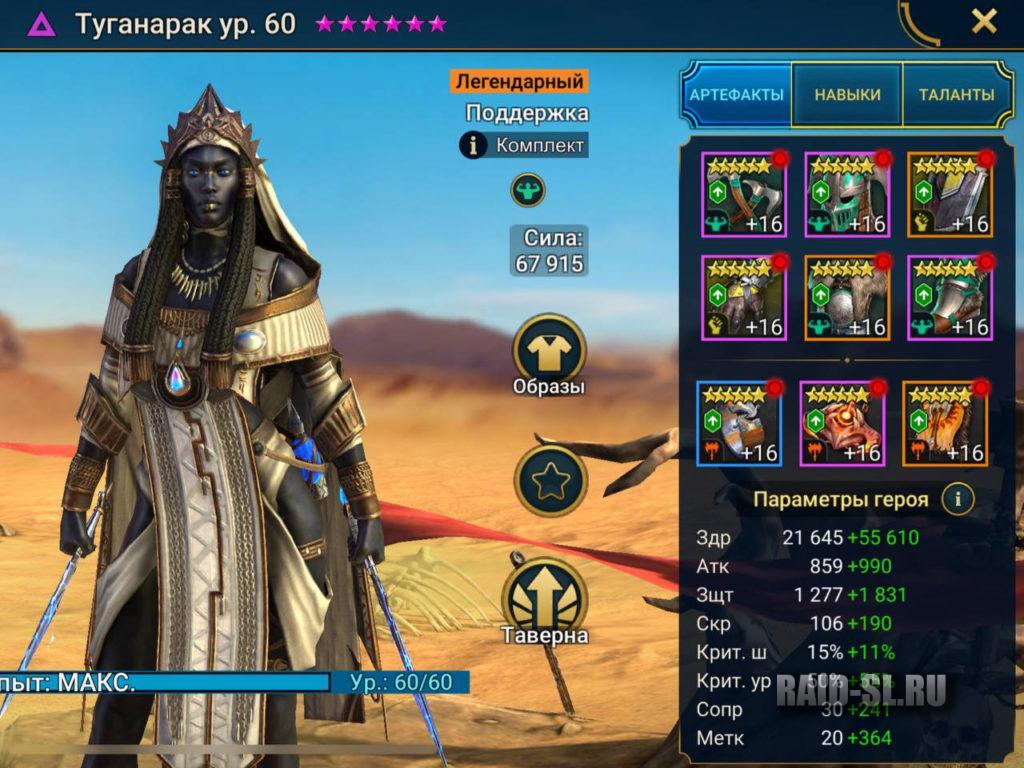
Task: Select the equipped banner accessory
Action: coord(944,423)
